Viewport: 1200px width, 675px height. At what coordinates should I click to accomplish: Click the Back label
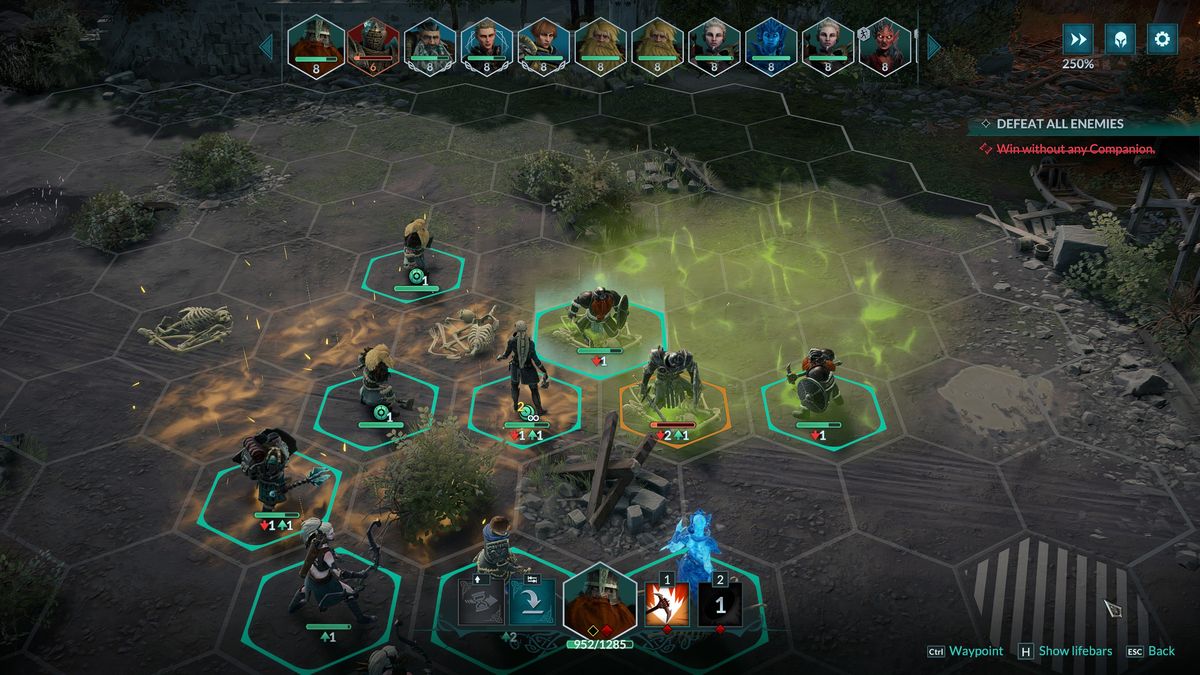1161,651
